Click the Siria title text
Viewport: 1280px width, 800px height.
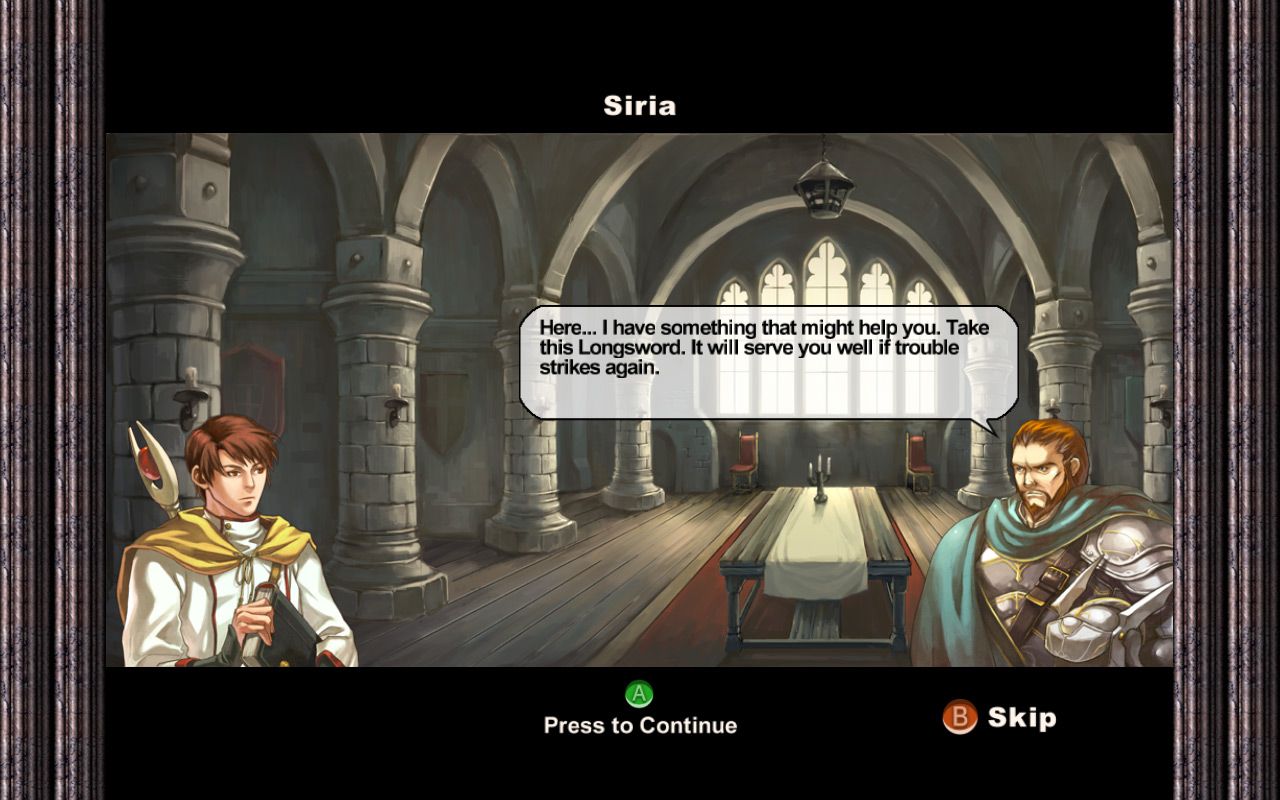coord(639,105)
